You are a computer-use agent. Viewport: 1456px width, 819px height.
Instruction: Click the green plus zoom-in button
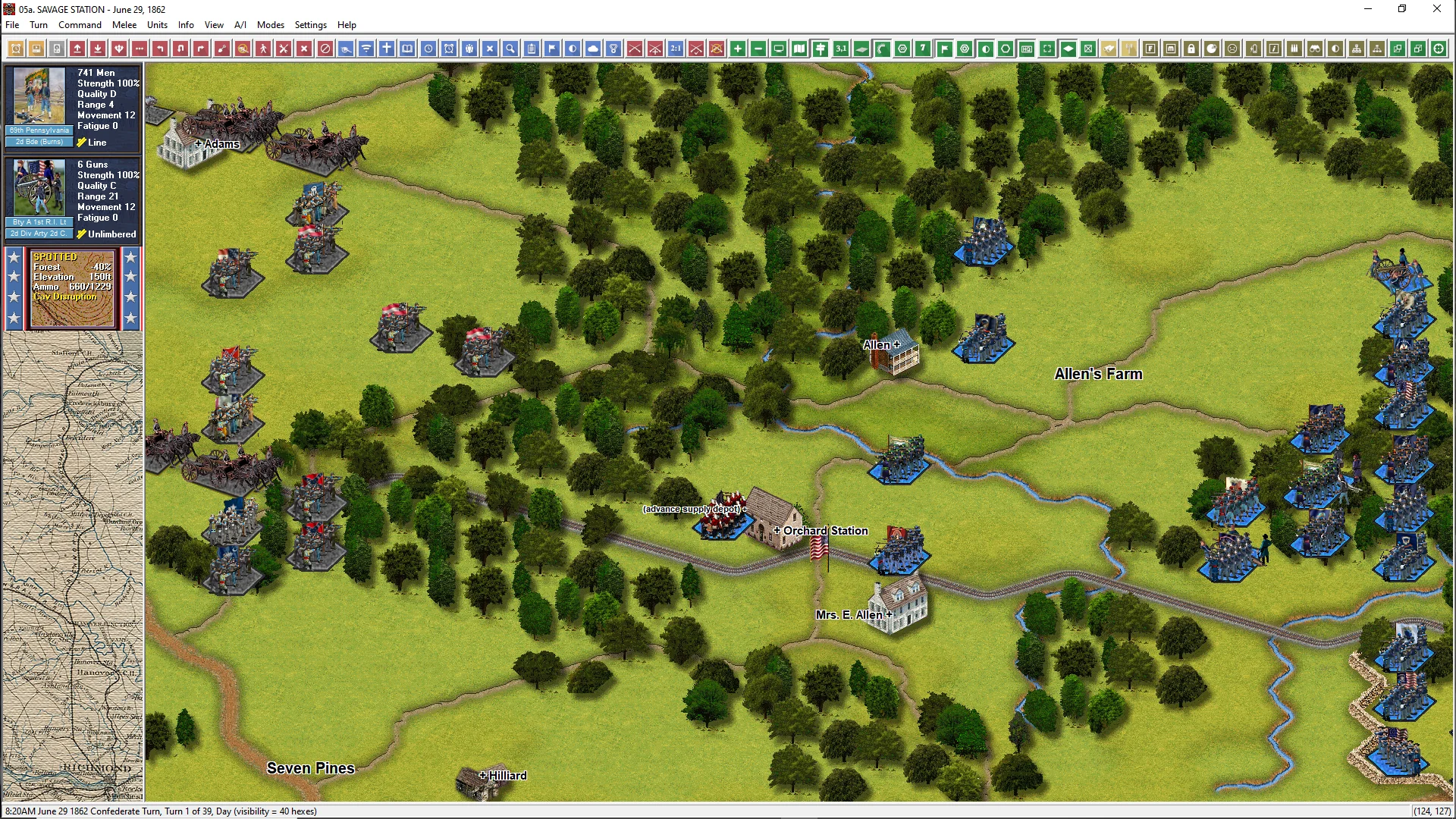(x=737, y=49)
